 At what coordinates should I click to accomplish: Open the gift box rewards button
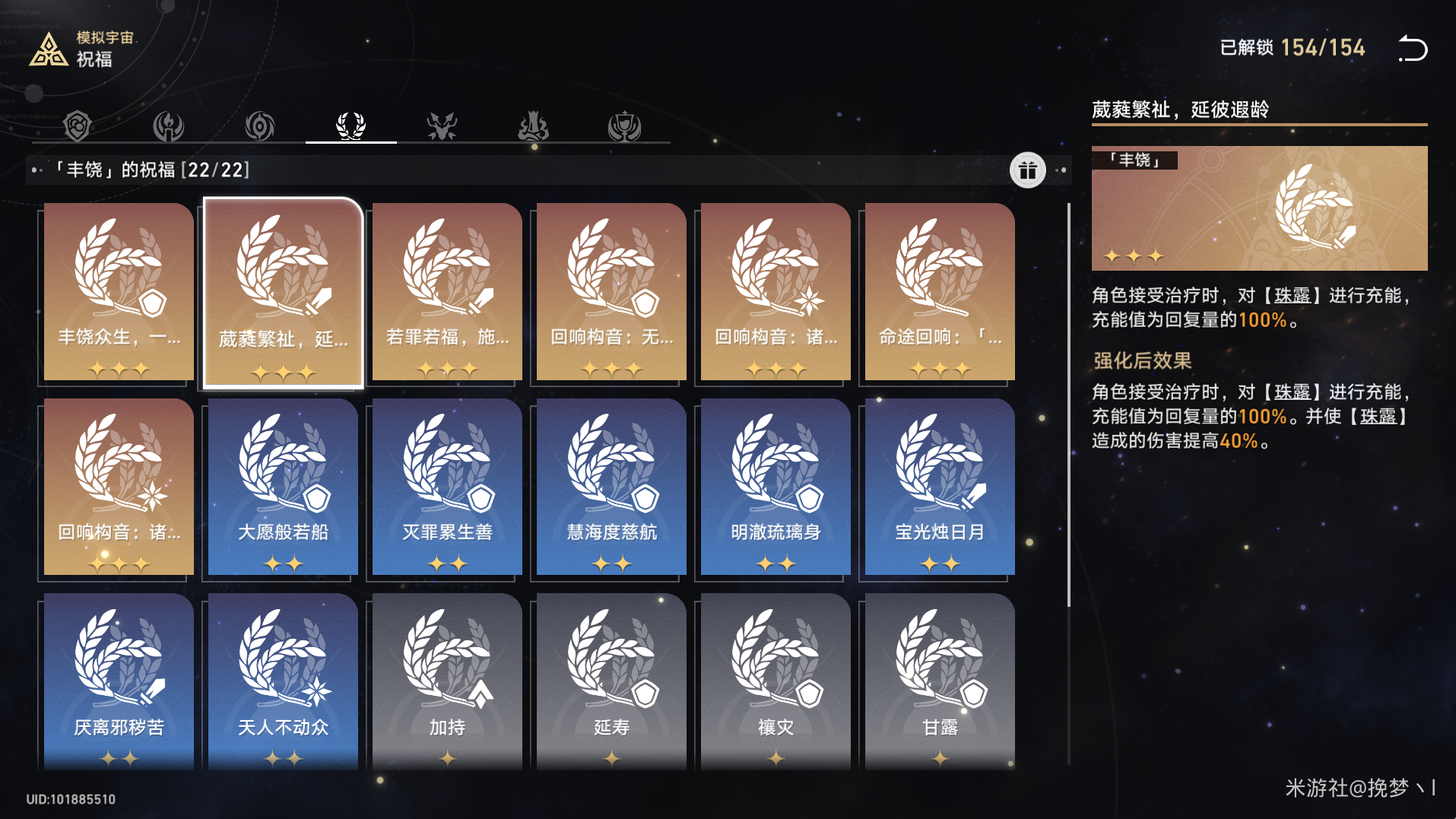(1027, 170)
